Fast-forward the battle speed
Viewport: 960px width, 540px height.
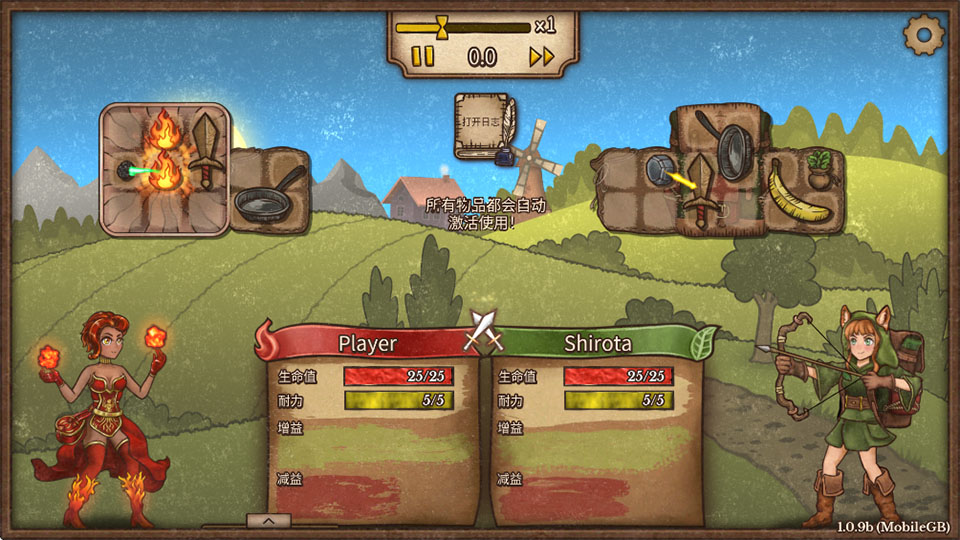541,57
